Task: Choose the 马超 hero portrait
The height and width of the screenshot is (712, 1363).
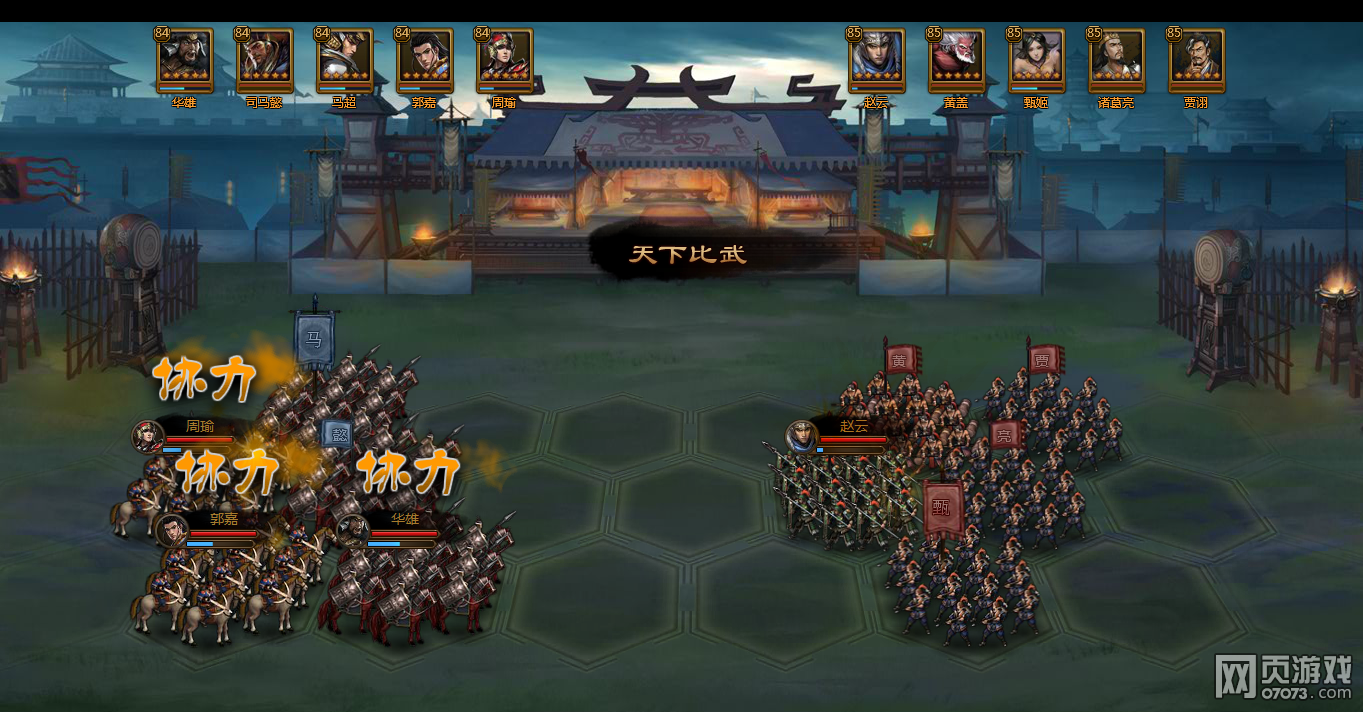Action: point(345,59)
